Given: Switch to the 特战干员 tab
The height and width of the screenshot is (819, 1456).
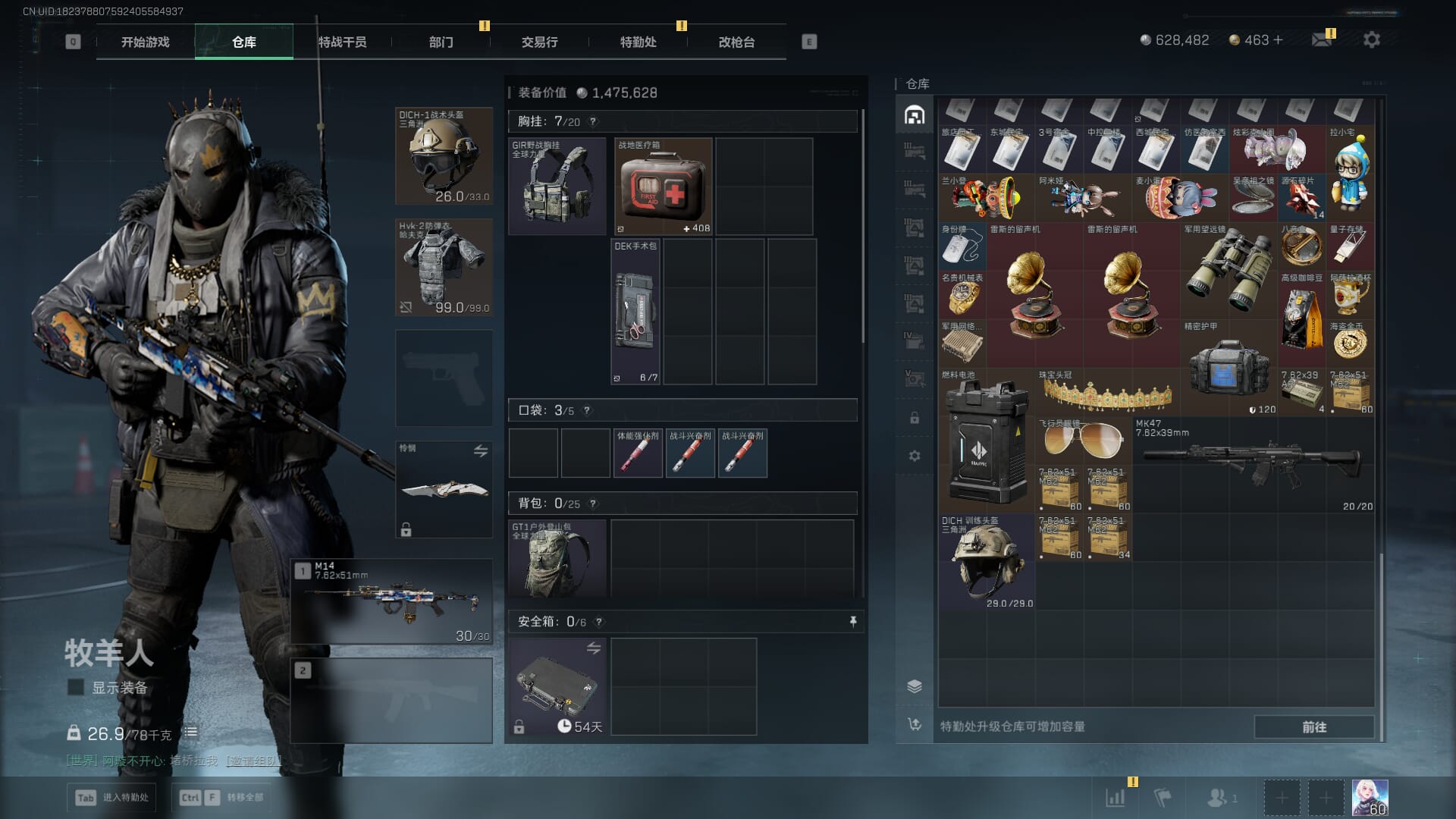Looking at the screenshot, I should [x=342, y=42].
